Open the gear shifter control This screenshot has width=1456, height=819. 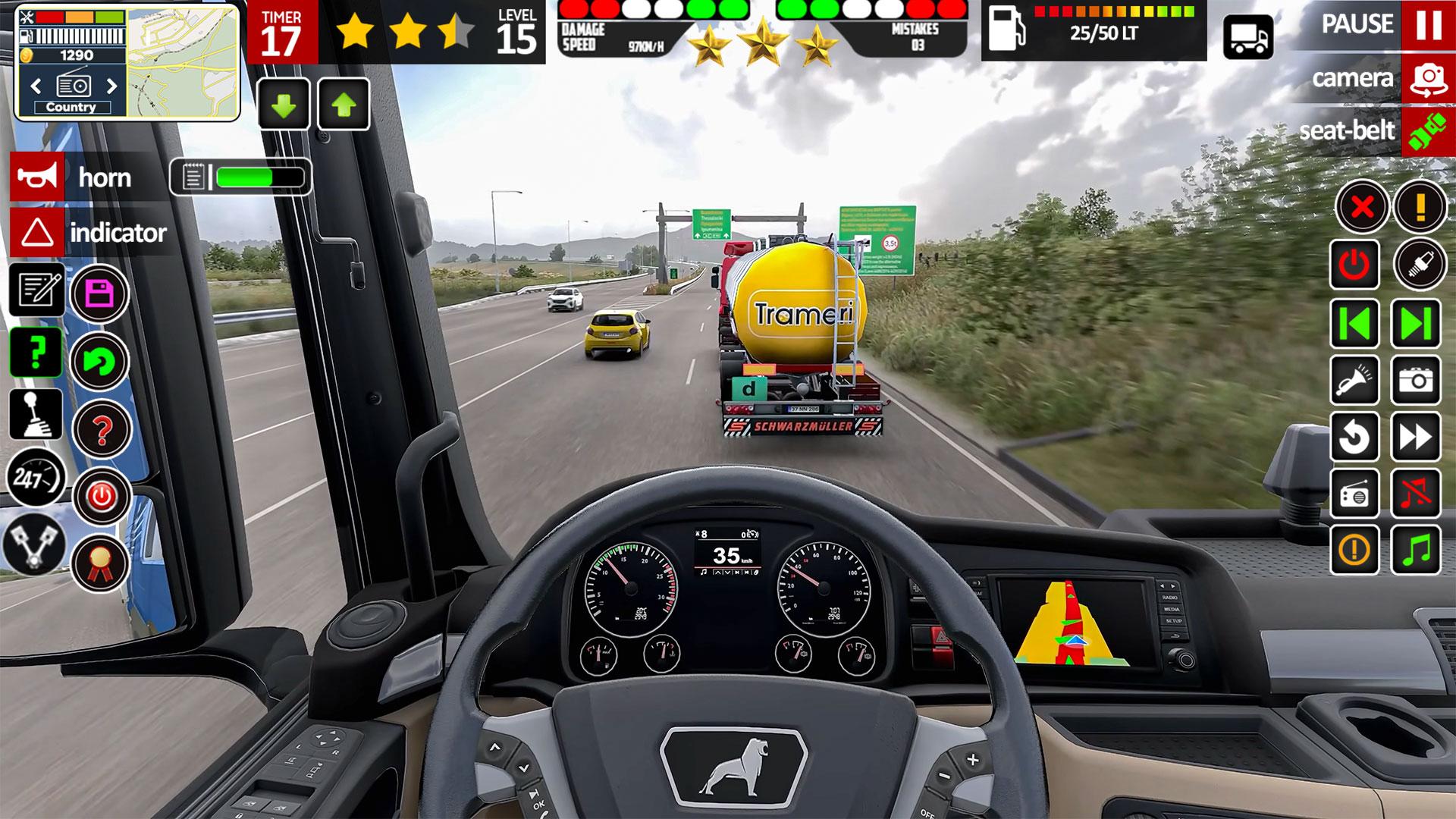point(36,414)
